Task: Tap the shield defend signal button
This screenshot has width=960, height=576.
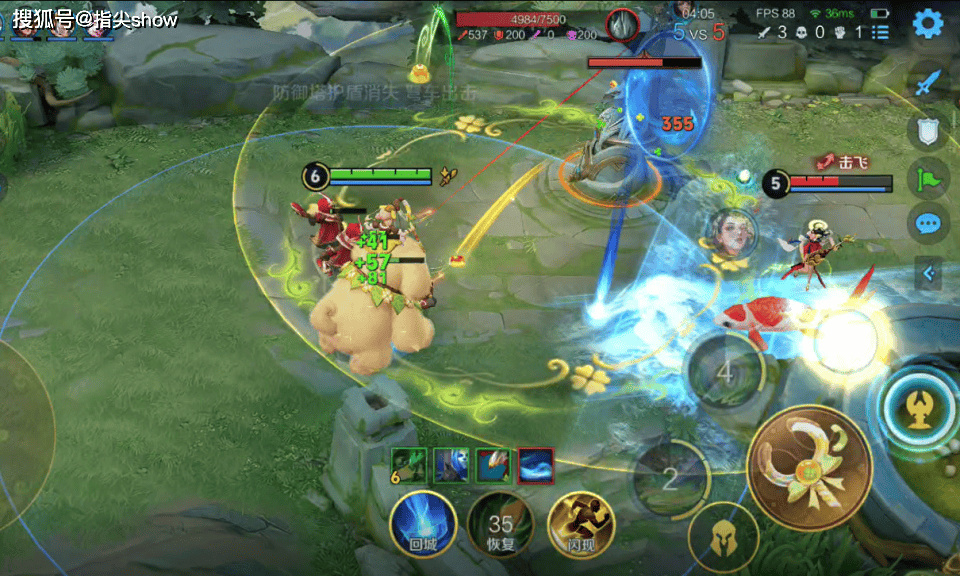Action: pyautogui.click(x=927, y=130)
